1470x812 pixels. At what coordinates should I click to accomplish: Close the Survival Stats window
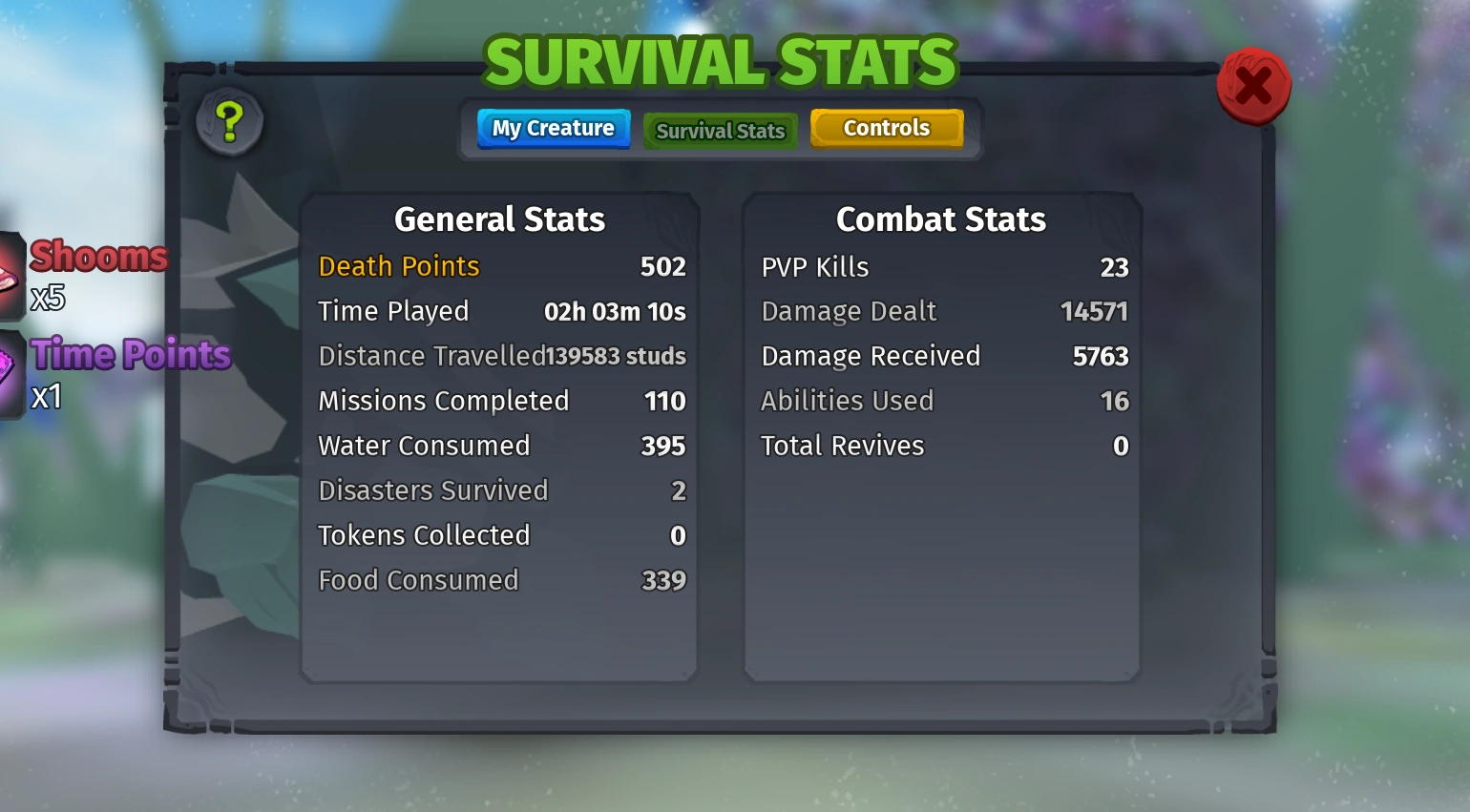pyautogui.click(x=1254, y=86)
